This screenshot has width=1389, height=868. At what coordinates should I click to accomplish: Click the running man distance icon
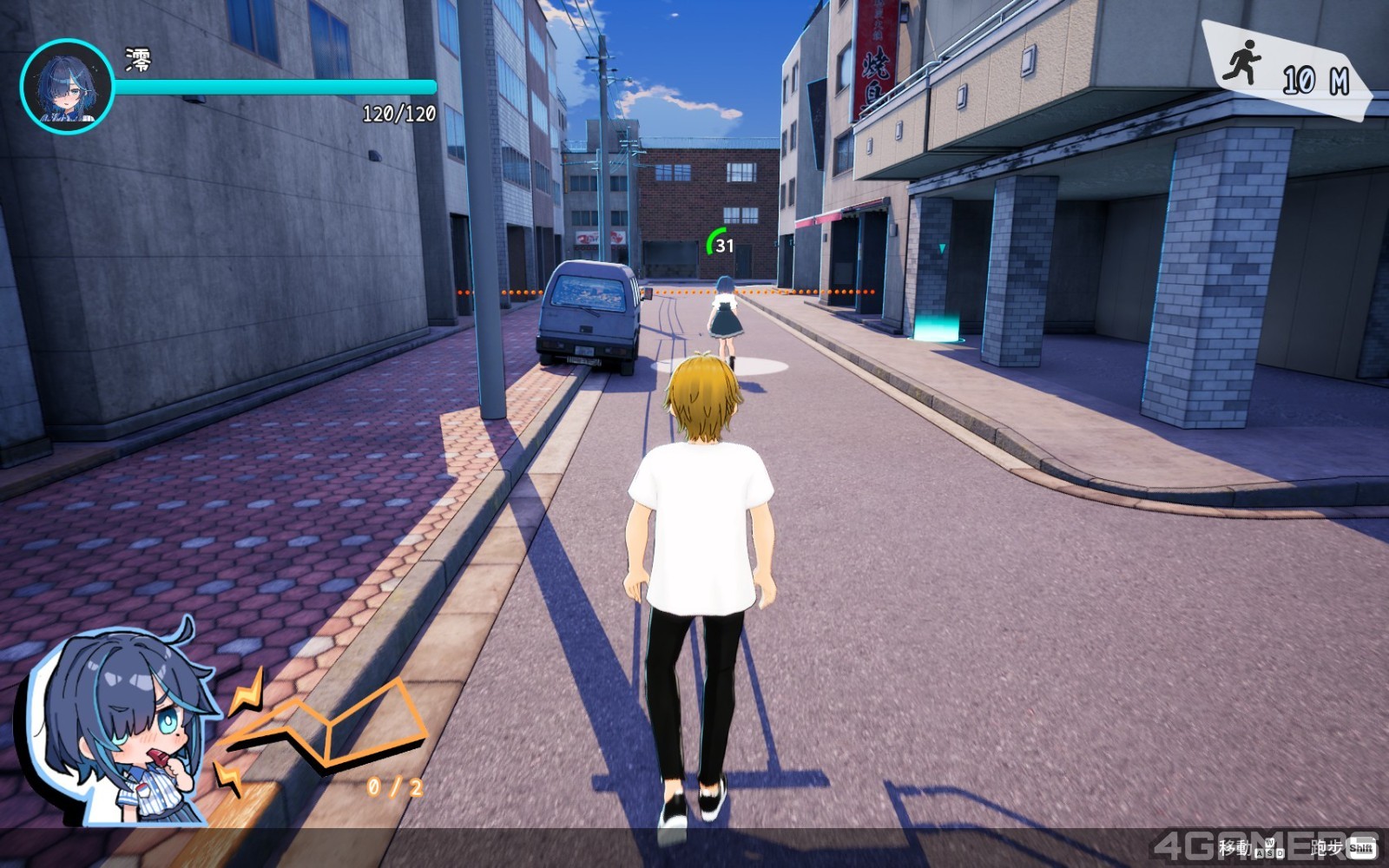[1242, 62]
